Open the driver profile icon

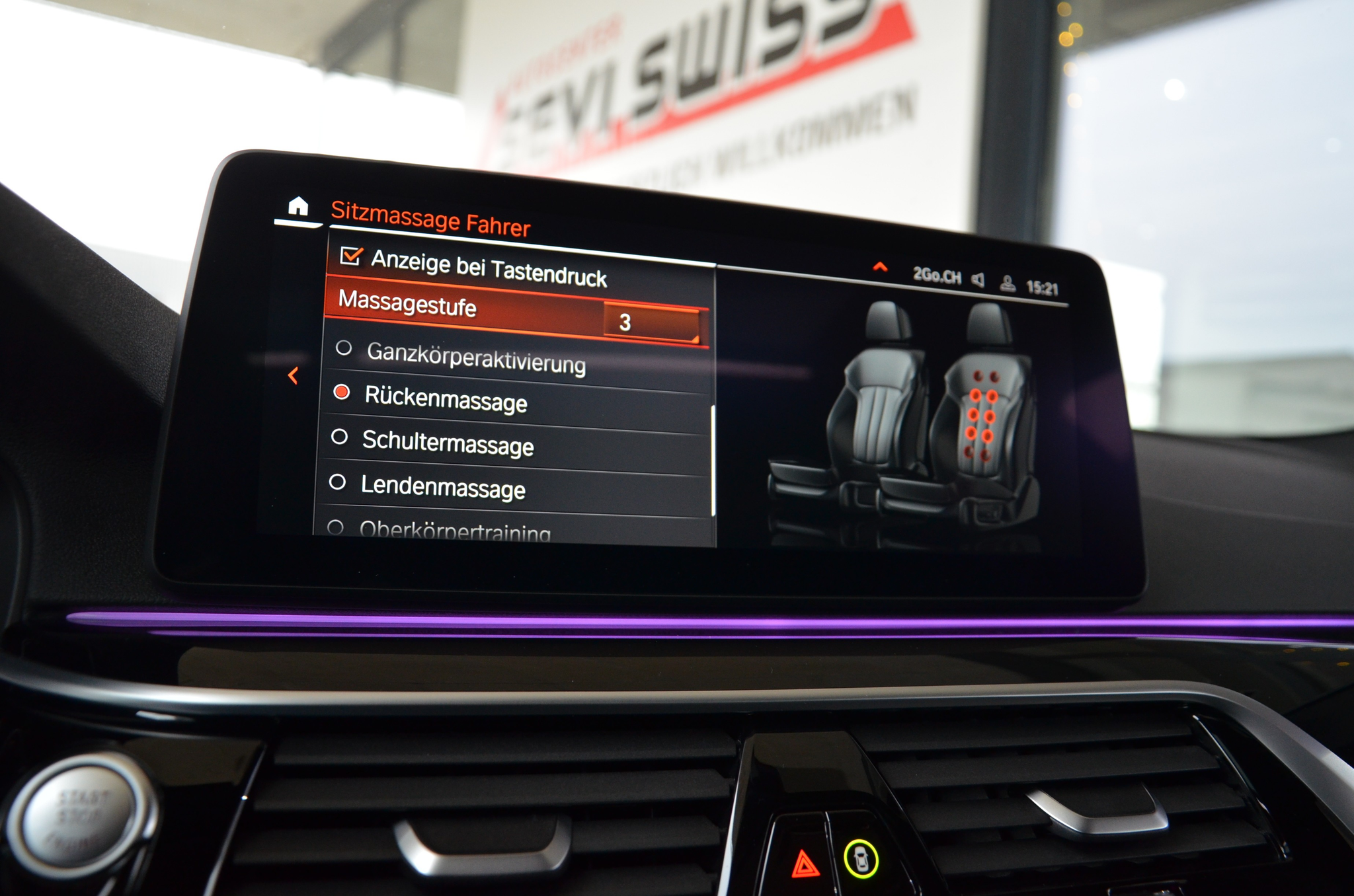pos(1008,283)
